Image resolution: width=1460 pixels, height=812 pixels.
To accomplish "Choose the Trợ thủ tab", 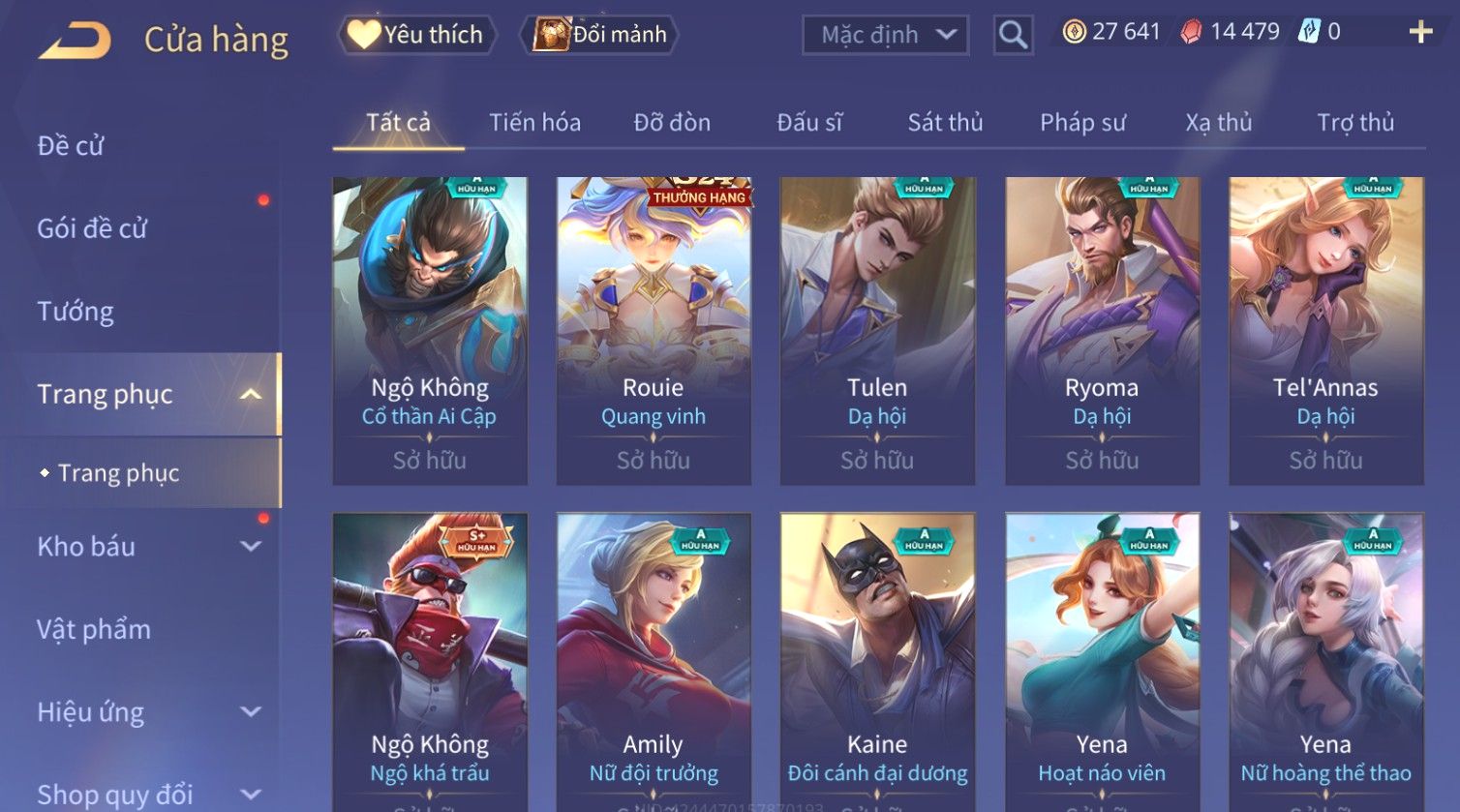I will click(x=1354, y=123).
